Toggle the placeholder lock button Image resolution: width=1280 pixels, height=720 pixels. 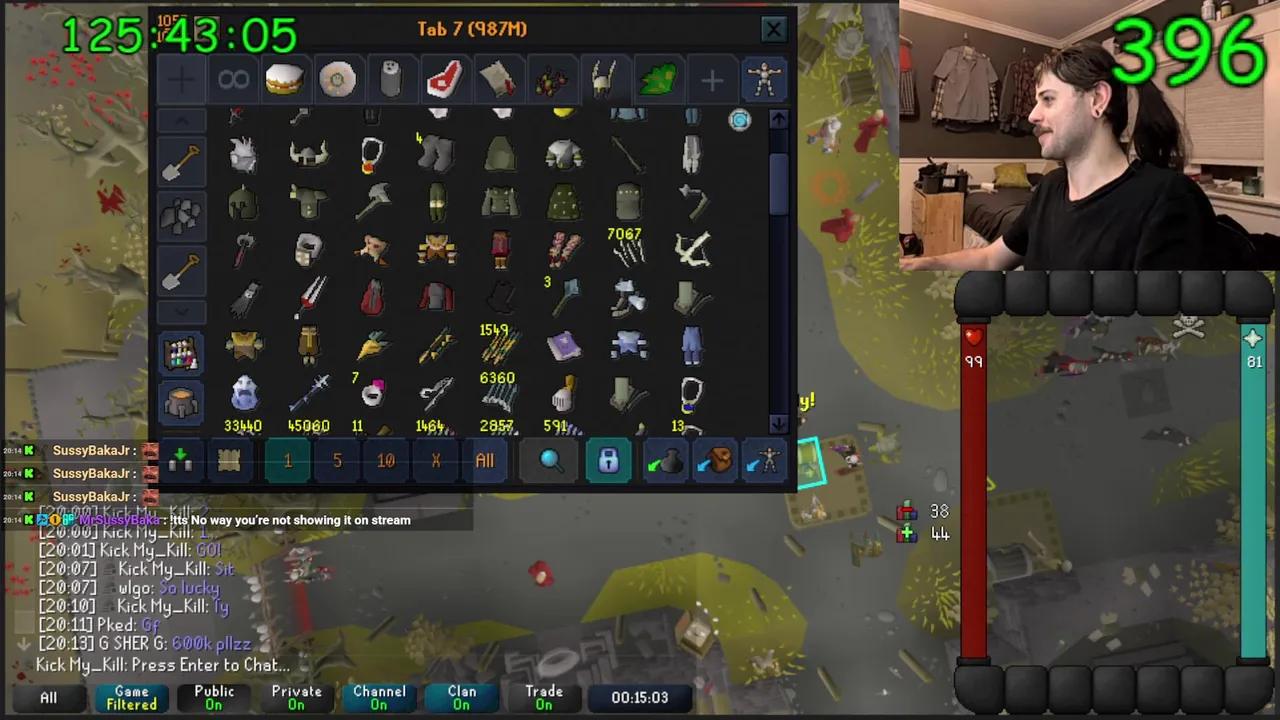pos(608,460)
